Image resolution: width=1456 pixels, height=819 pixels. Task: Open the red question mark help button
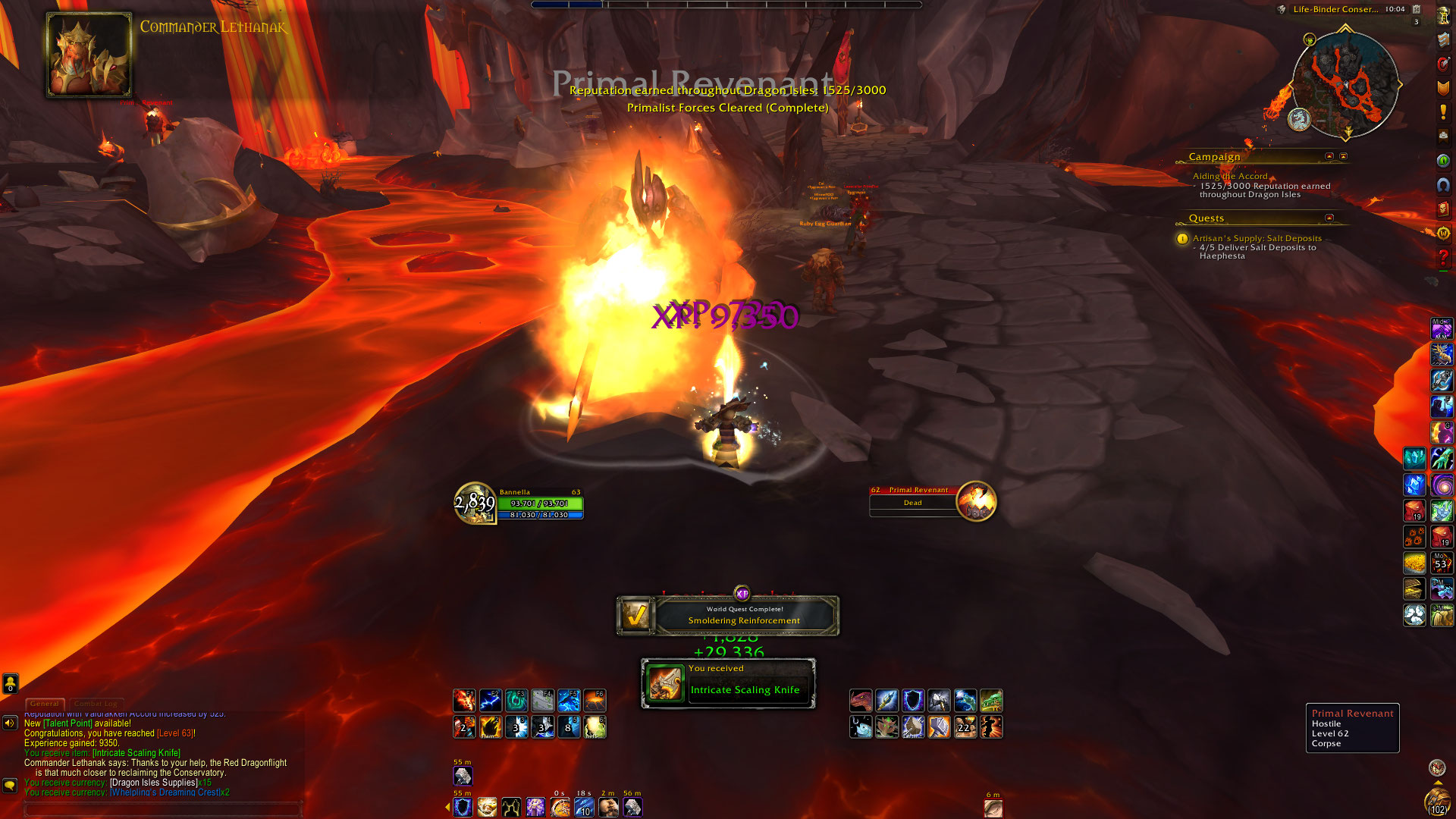pyautogui.click(x=1443, y=258)
